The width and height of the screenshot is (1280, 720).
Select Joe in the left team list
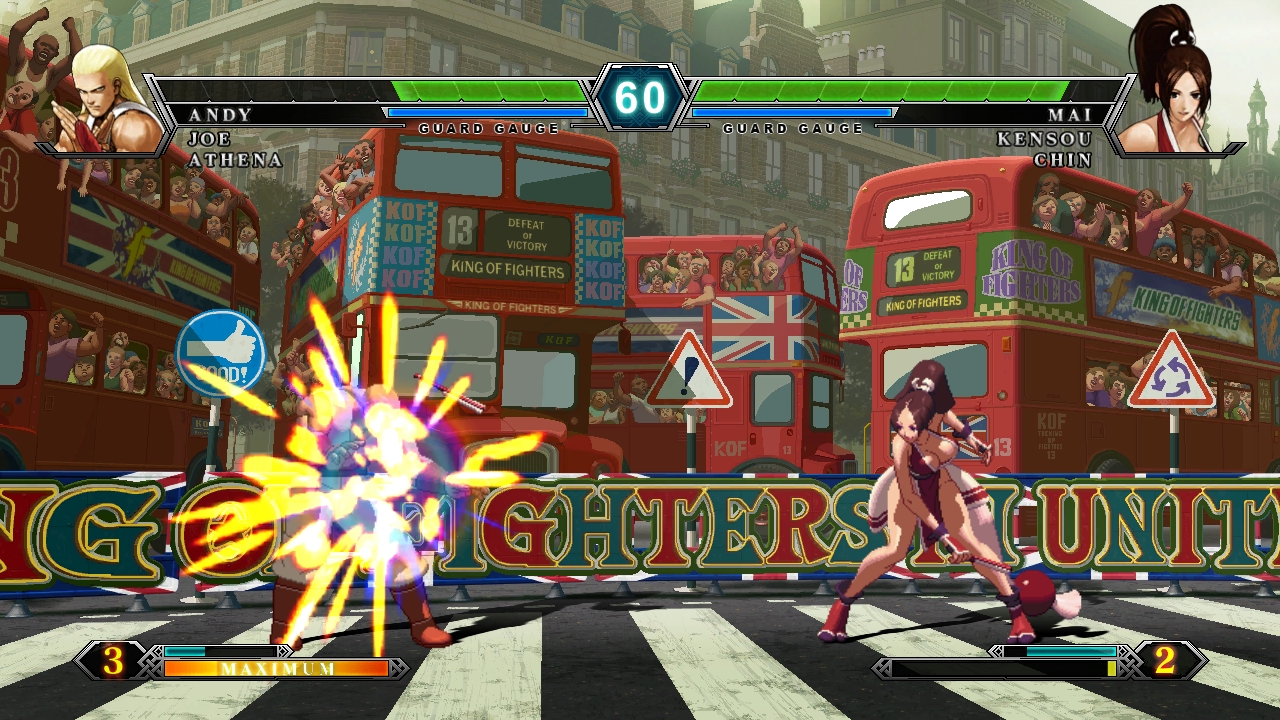tap(209, 138)
